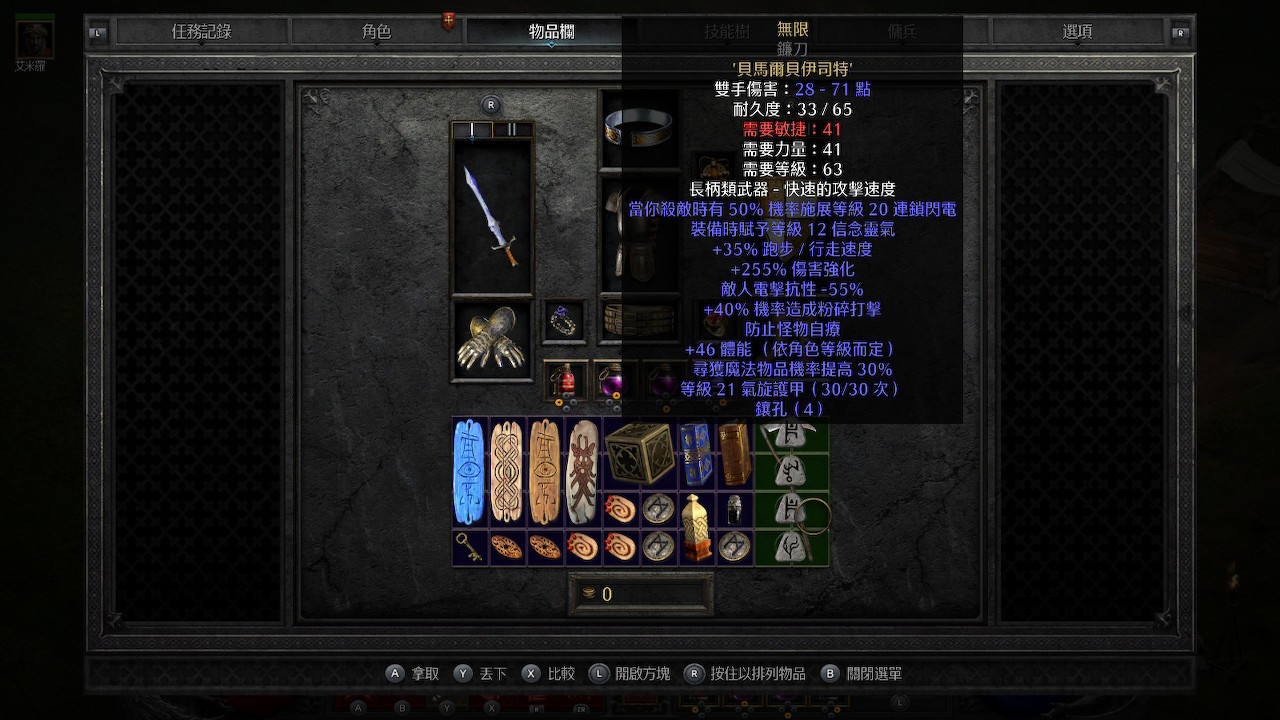Pick up the equipped blue-bladed sword
Viewport: 1280px width, 720px height.
point(492,215)
